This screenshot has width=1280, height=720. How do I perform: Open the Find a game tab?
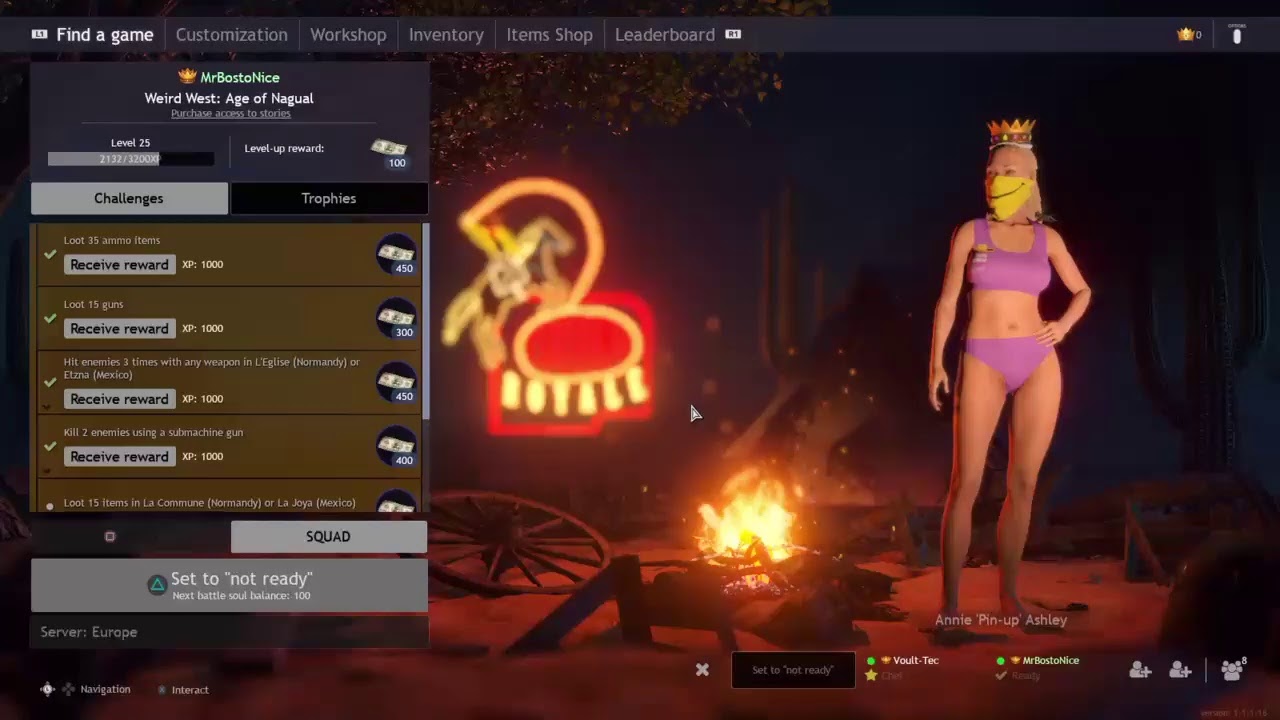click(x=104, y=35)
